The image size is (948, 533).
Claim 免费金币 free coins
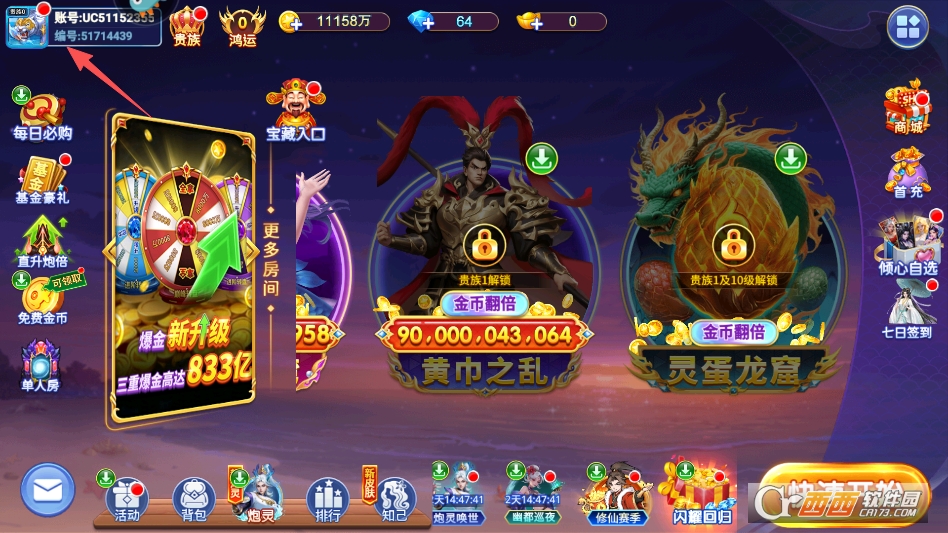coord(42,301)
